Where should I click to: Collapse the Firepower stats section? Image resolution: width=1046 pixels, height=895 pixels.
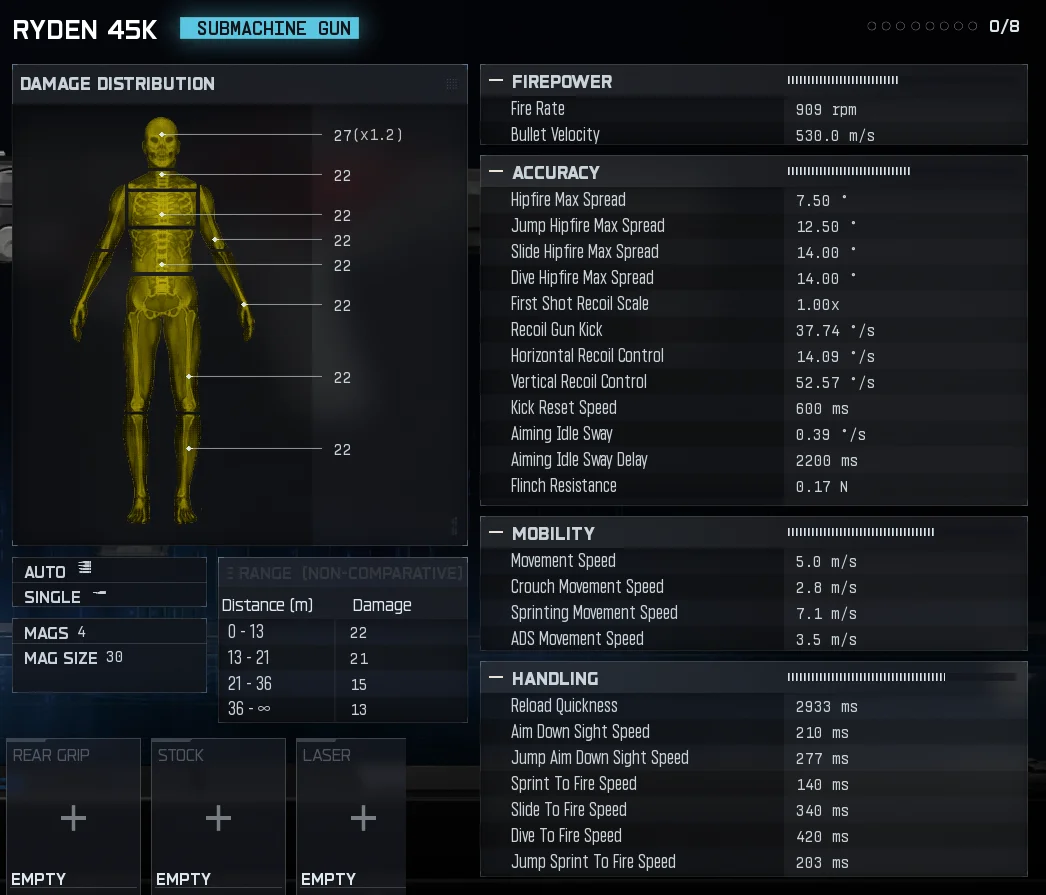tap(495, 82)
